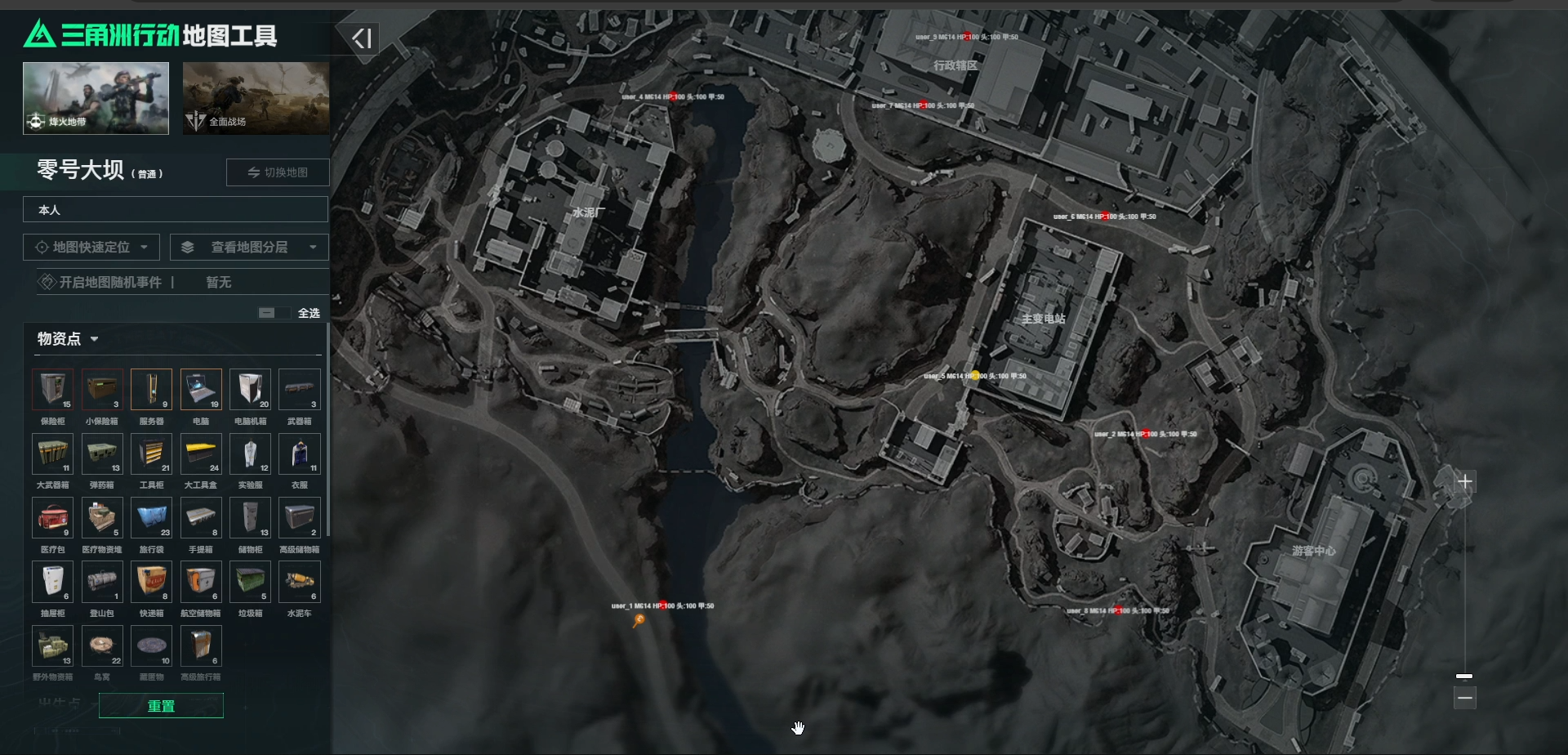This screenshot has height=755, width=1568.
Task: Toggle the 医疗包 red medical bag filter
Action: pyautogui.click(x=53, y=518)
